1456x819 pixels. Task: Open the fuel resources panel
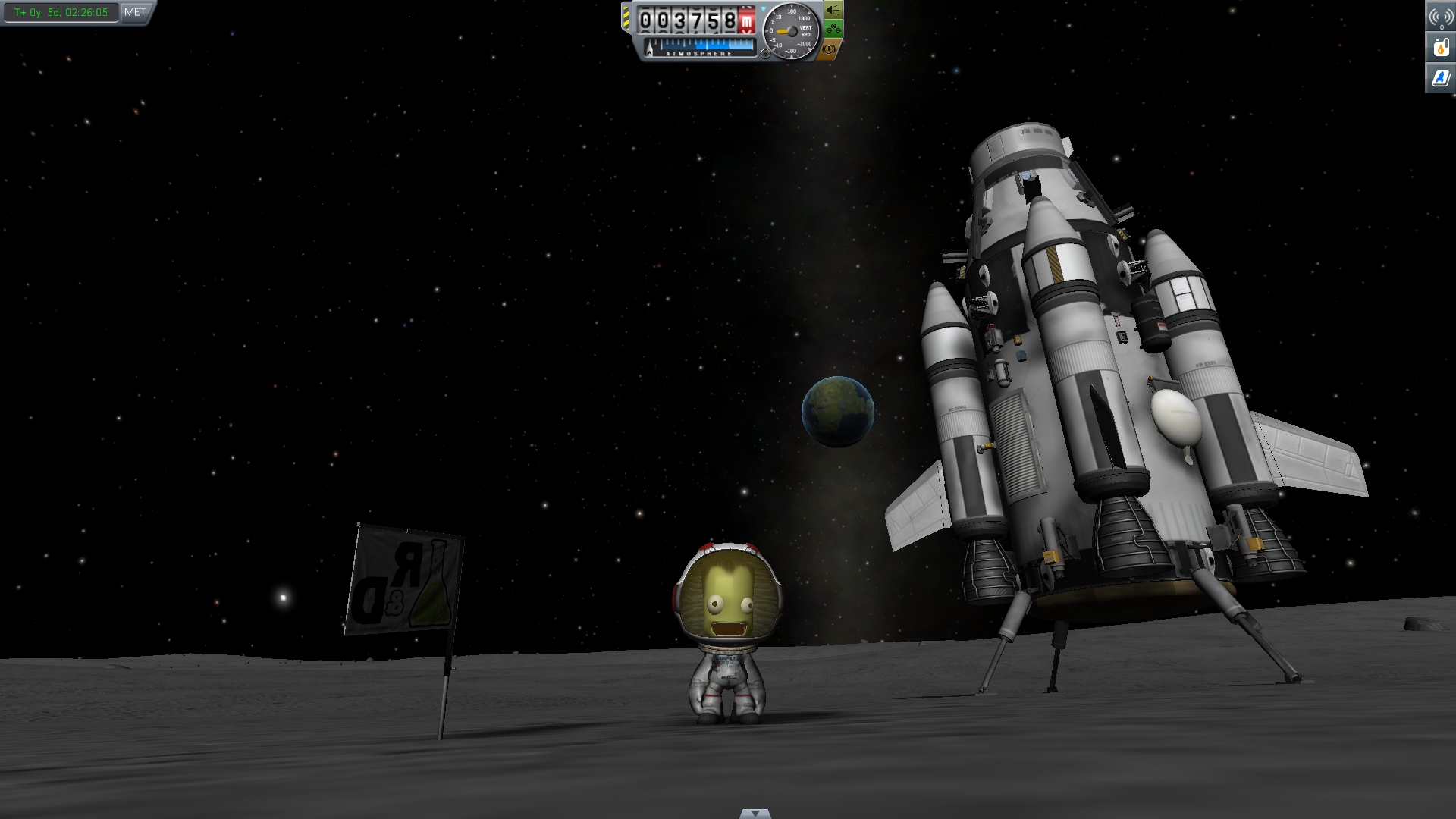pyautogui.click(x=1441, y=47)
